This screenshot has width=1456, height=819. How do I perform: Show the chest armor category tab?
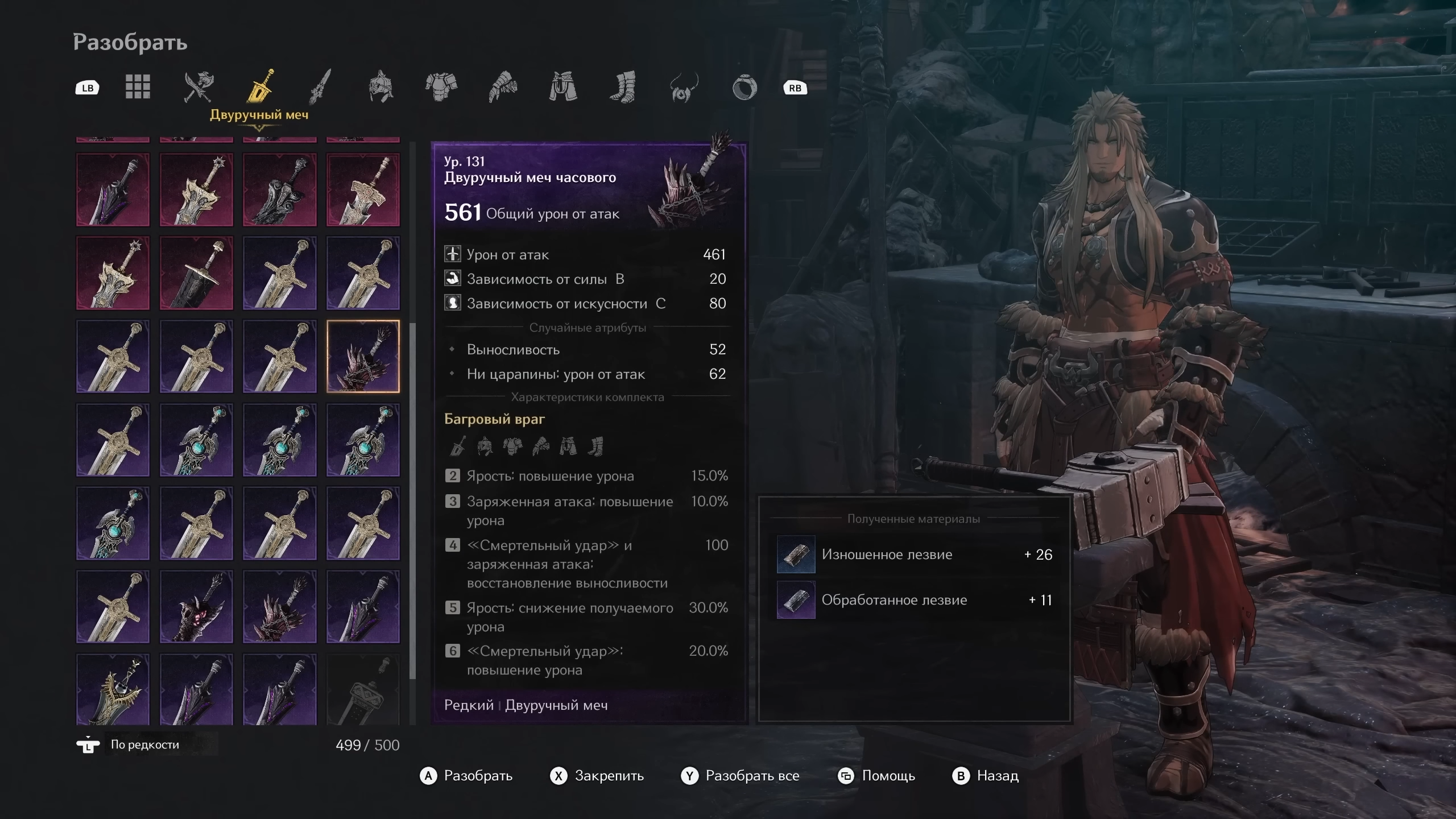(441, 87)
